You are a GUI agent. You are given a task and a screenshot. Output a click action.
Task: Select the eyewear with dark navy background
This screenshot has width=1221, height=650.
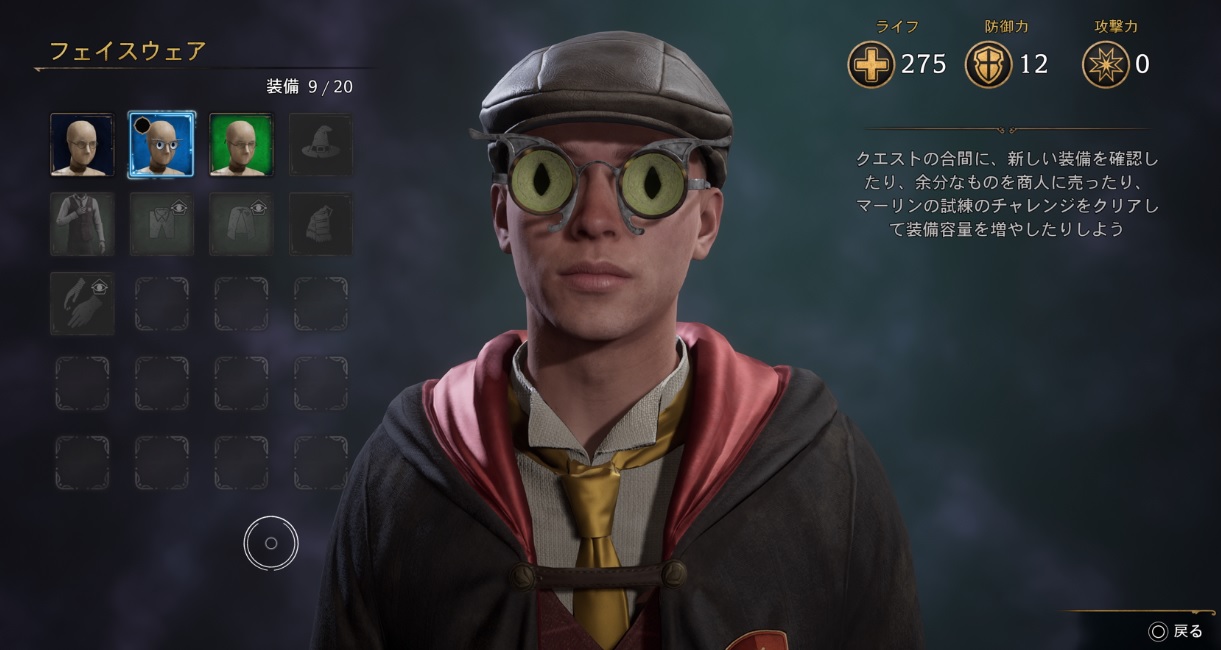(x=82, y=144)
